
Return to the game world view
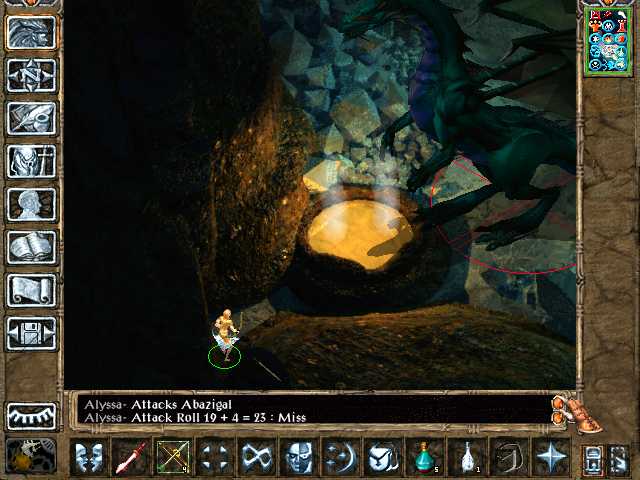coord(31,33)
